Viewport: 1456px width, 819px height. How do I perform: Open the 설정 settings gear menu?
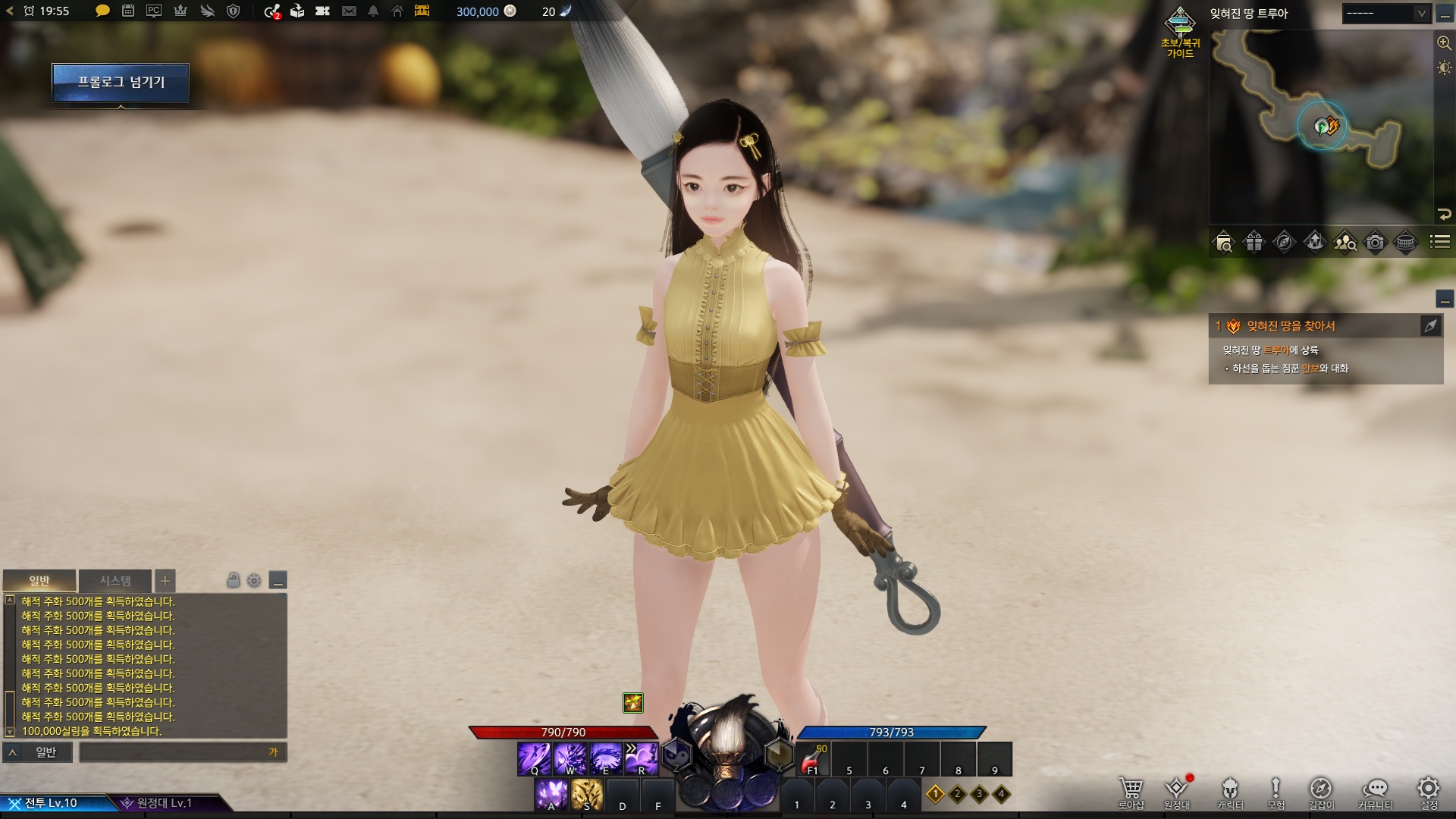pos(1429,791)
